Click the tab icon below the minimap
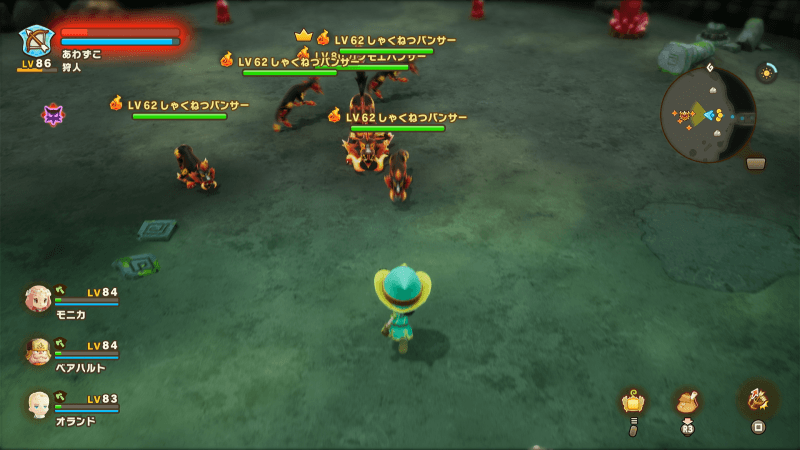 click(756, 163)
